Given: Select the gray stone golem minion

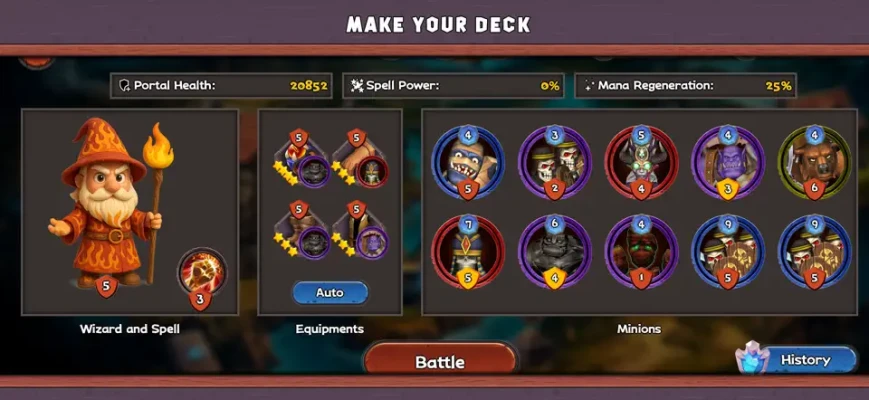Looking at the screenshot, I should [x=553, y=250].
